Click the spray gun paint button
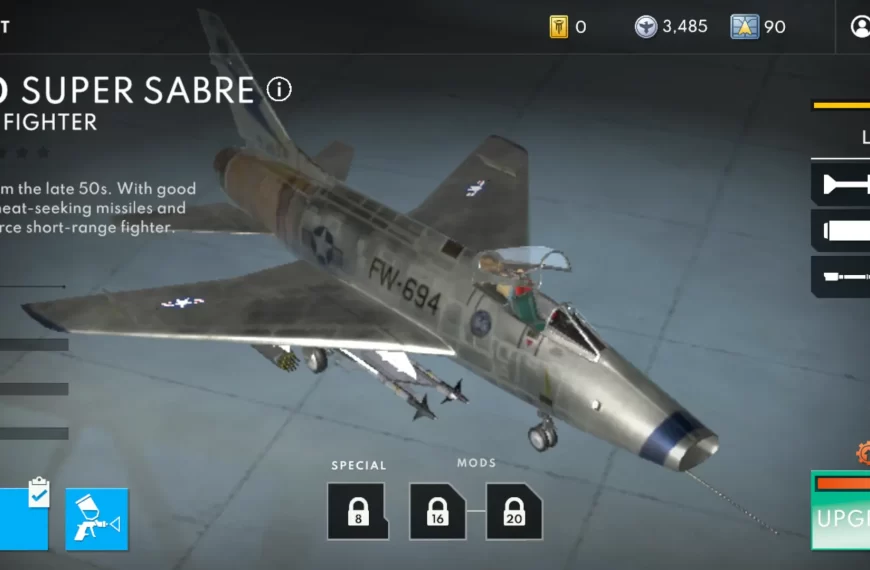870x570 pixels. tap(97, 519)
